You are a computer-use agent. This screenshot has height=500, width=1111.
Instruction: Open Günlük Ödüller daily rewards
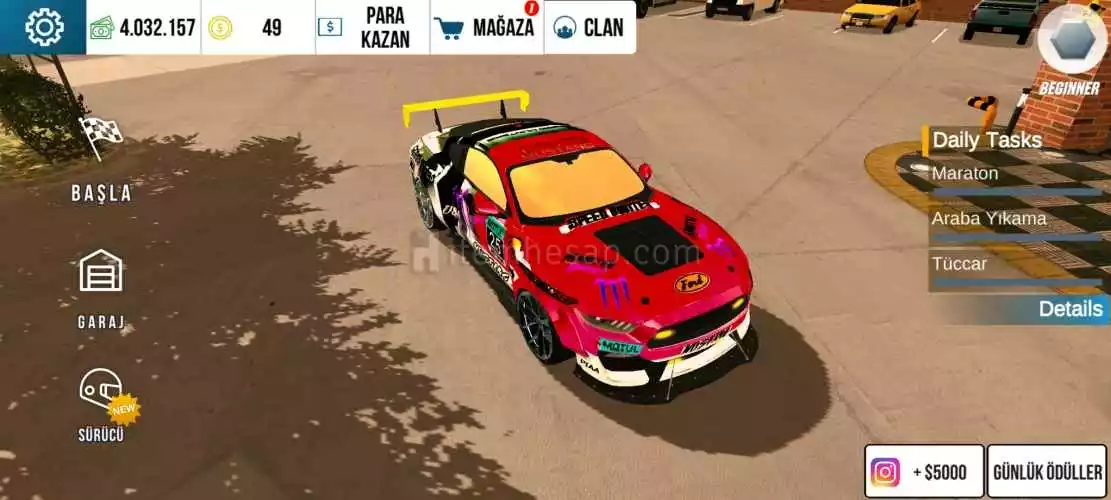[x=1047, y=472]
